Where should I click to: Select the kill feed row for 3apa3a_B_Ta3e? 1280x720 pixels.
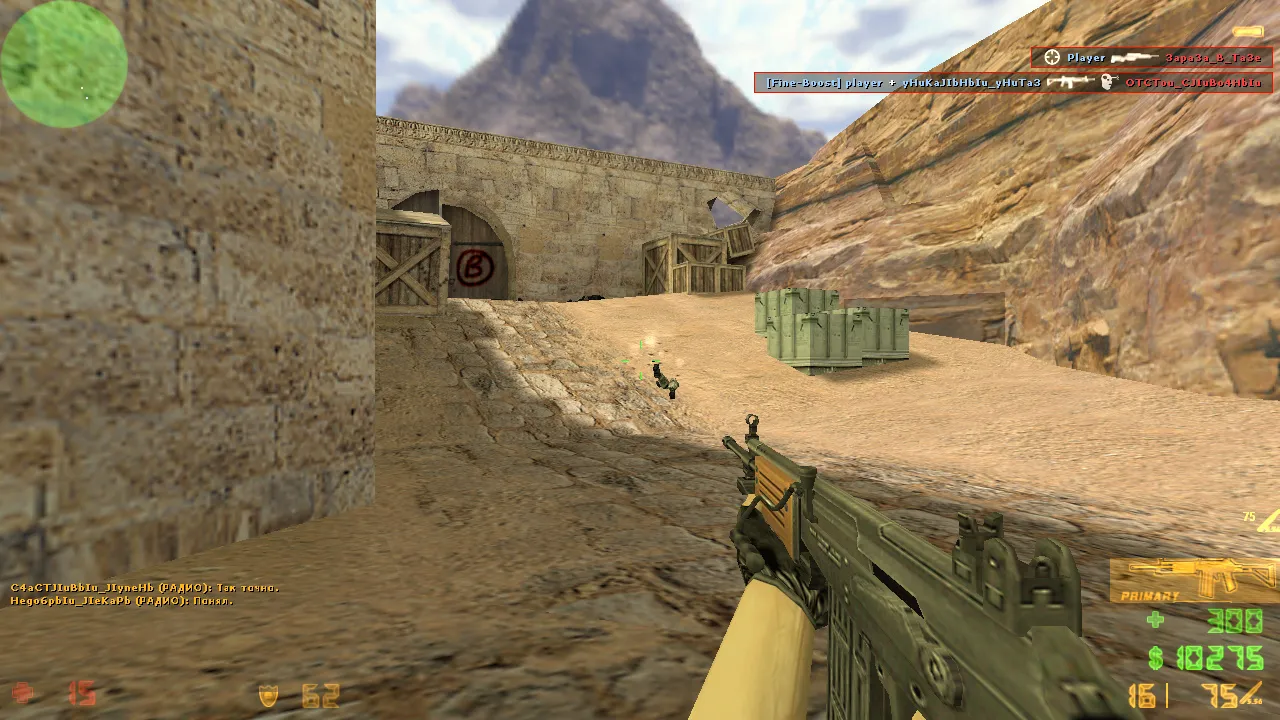tap(1151, 58)
